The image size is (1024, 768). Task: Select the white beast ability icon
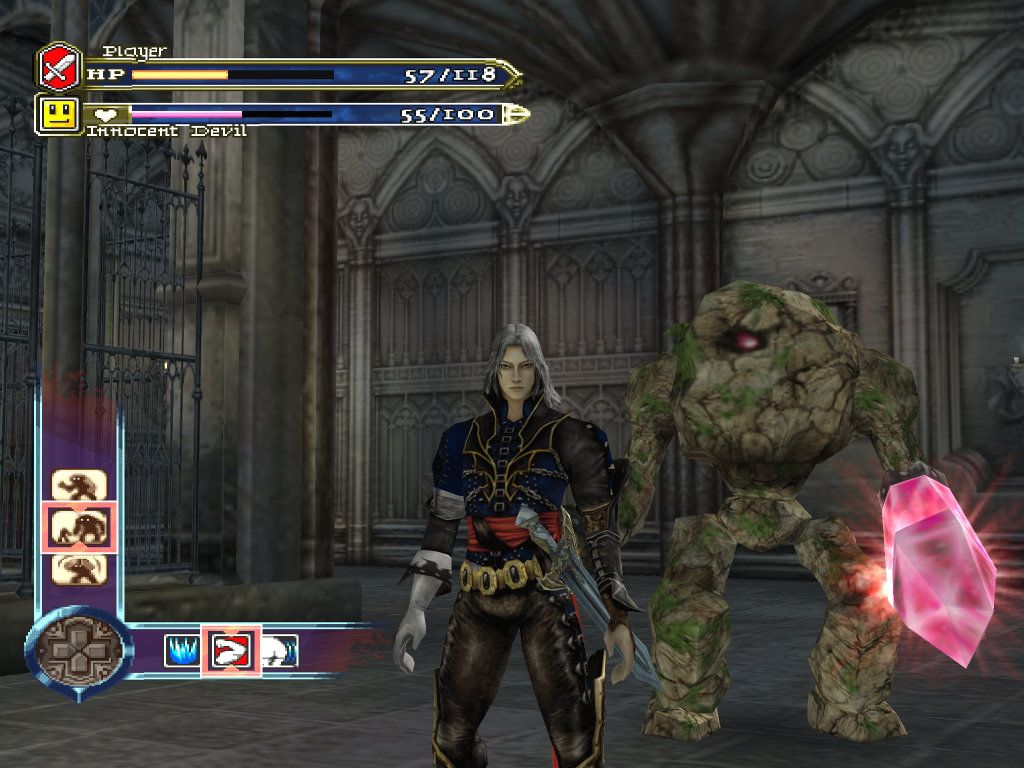click(x=279, y=651)
